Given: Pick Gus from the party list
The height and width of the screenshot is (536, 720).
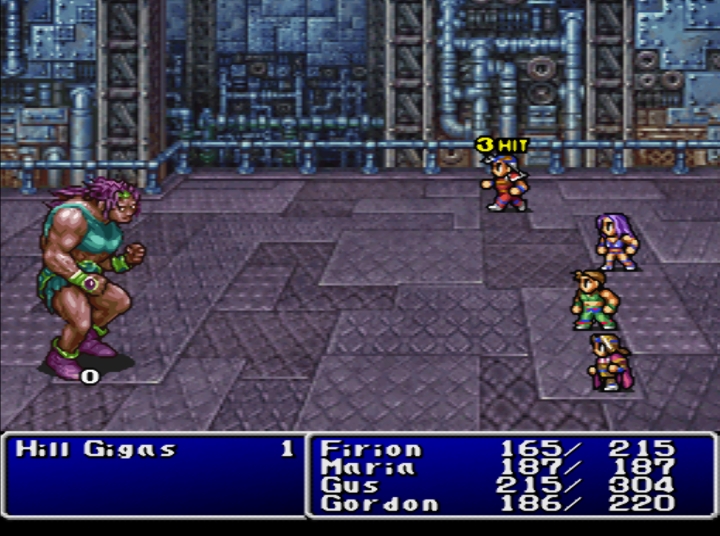Looking at the screenshot, I should tap(350, 485).
